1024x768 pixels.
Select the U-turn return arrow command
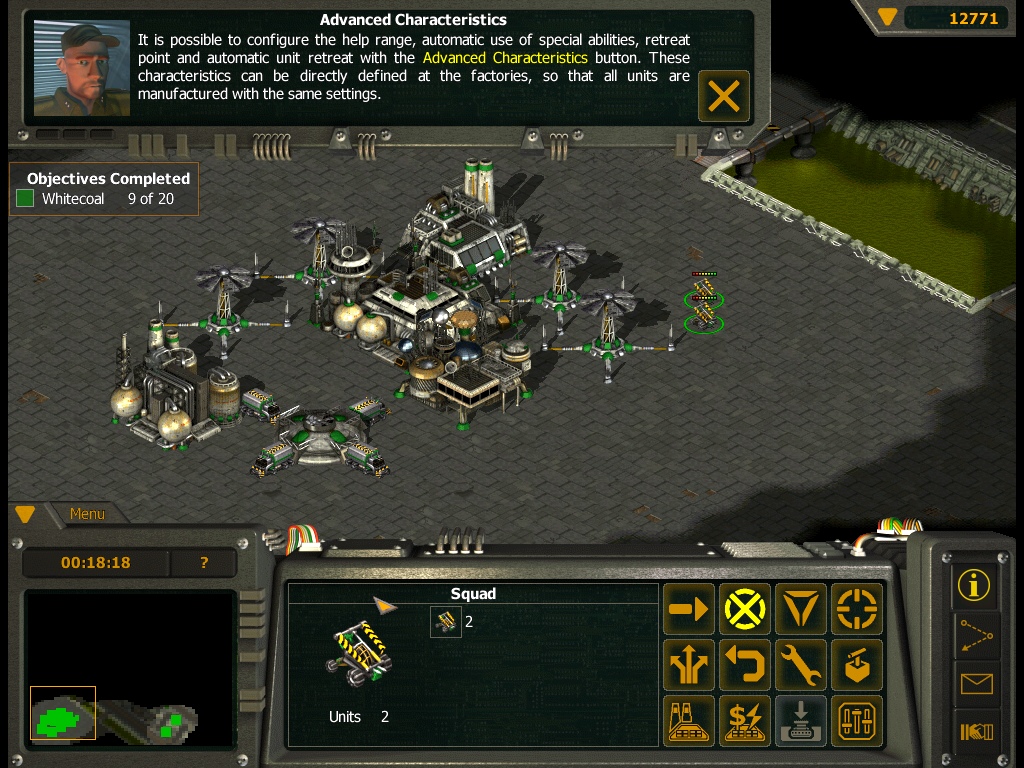pyautogui.click(x=745, y=665)
